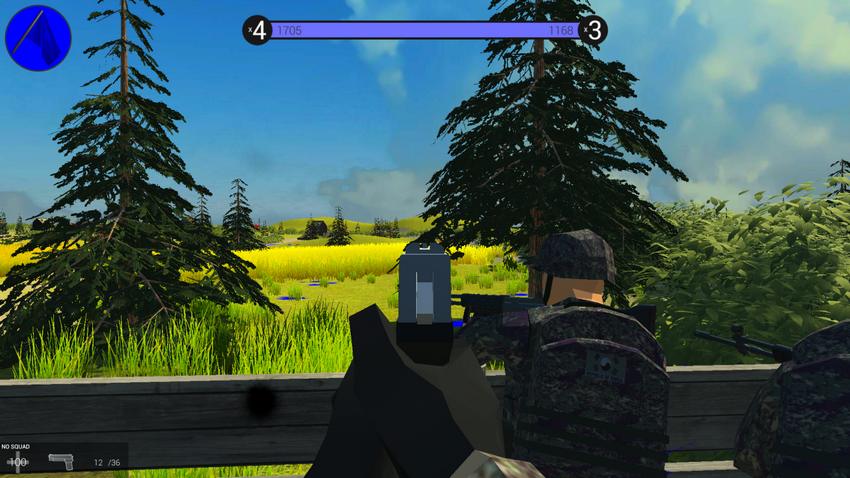Screen dimensions: 850x478
Task: Click the NO SQUAD label
Action: pyautogui.click(x=17, y=447)
